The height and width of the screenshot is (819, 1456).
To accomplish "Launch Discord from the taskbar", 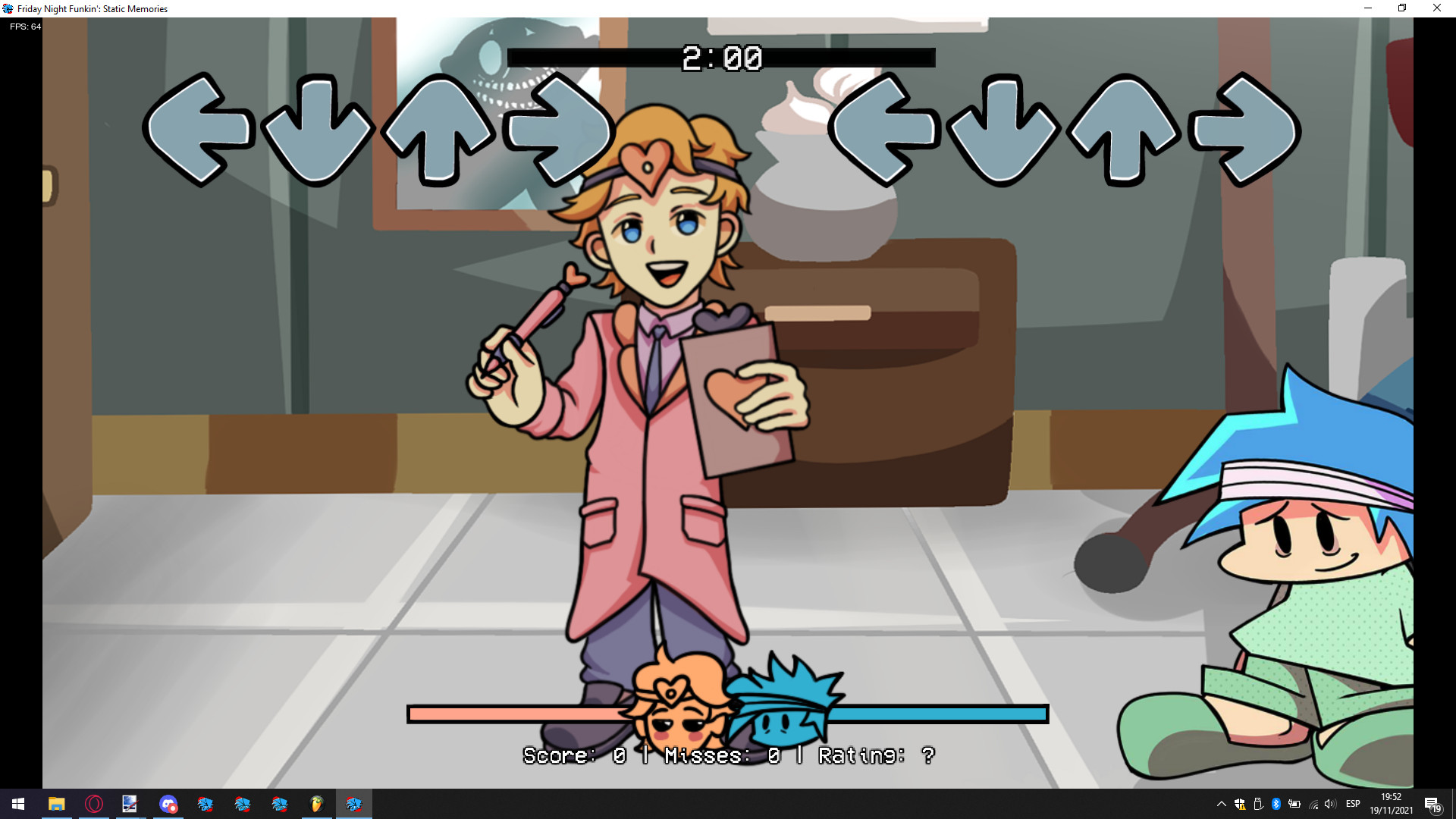I will 168,805.
